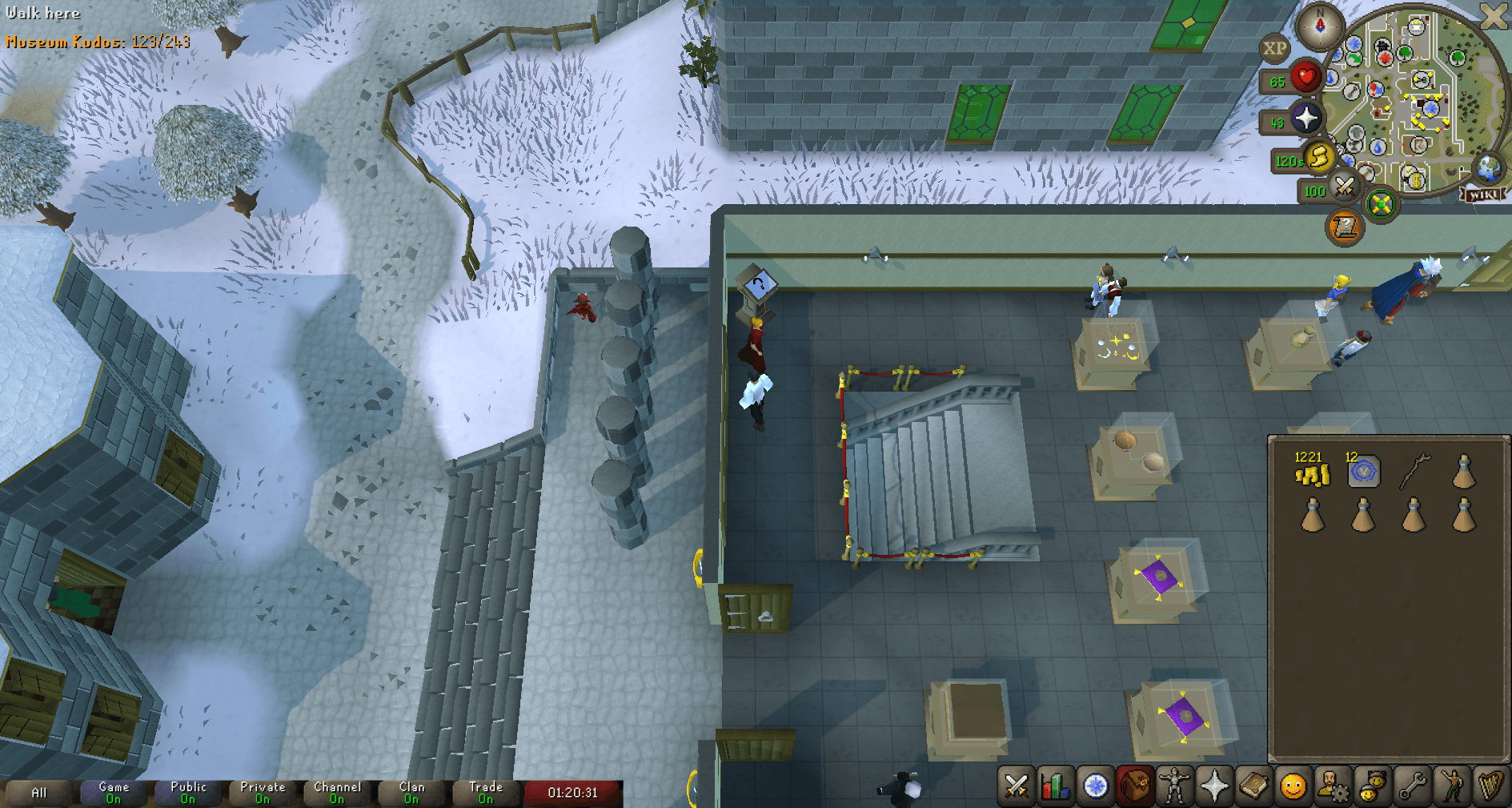This screenshot has width=1512, height=808.
Task: Click the Wiki banner button
Action: pos(1483,194)
